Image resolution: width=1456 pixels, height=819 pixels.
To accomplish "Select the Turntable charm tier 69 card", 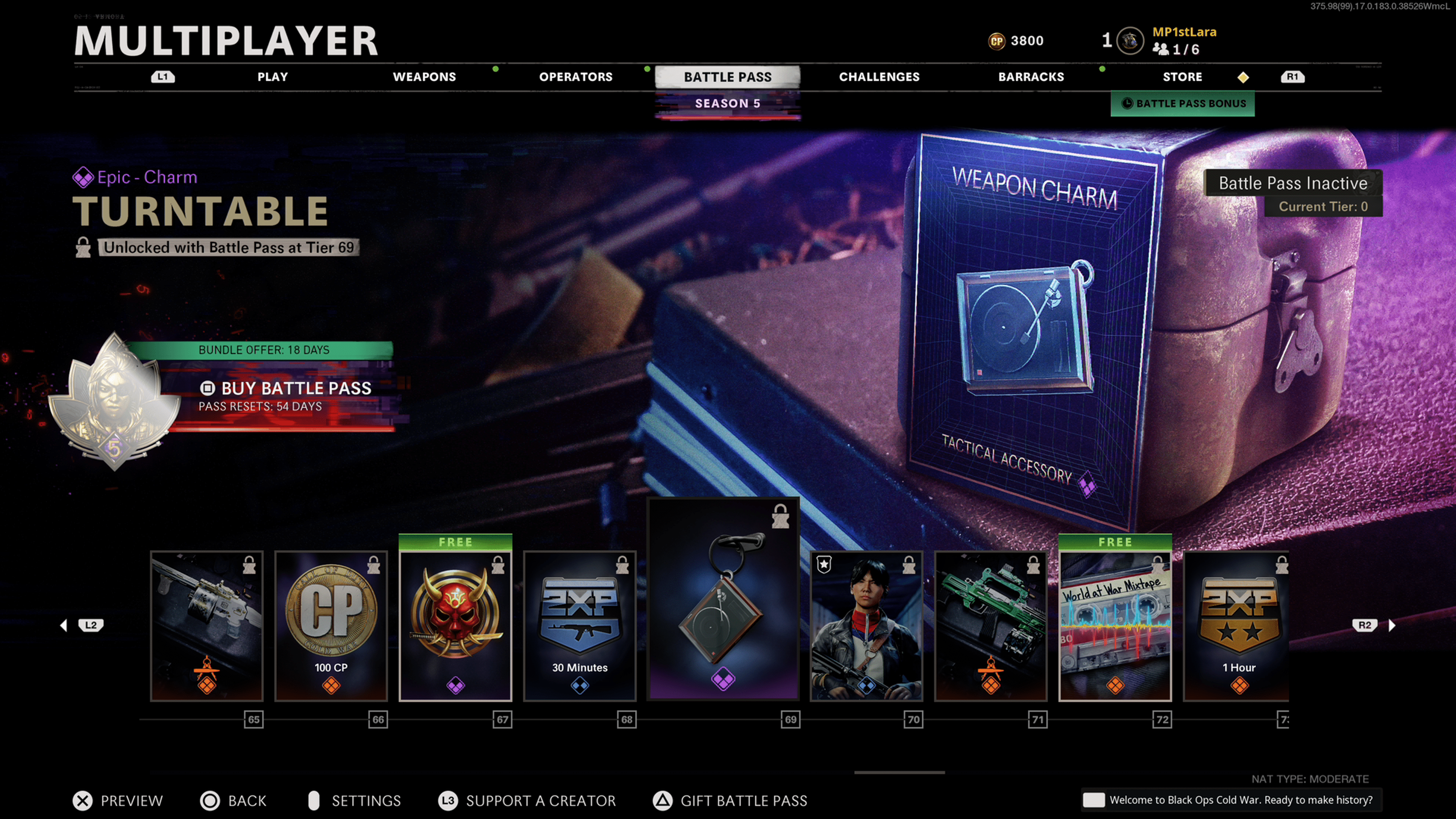I will [723, 599].
